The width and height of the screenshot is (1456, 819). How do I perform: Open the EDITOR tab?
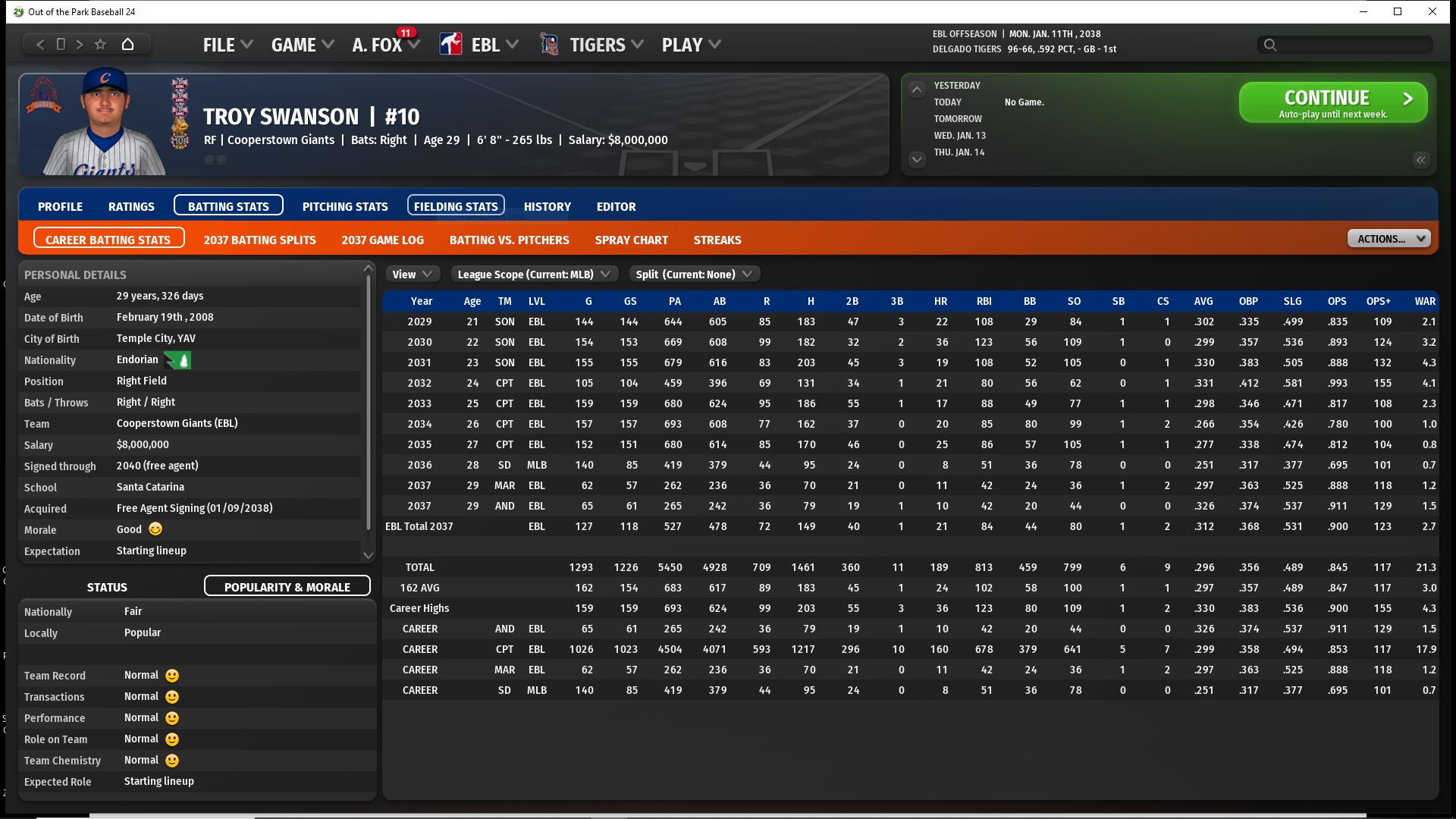pyautogui.click(x=616, y=206)
